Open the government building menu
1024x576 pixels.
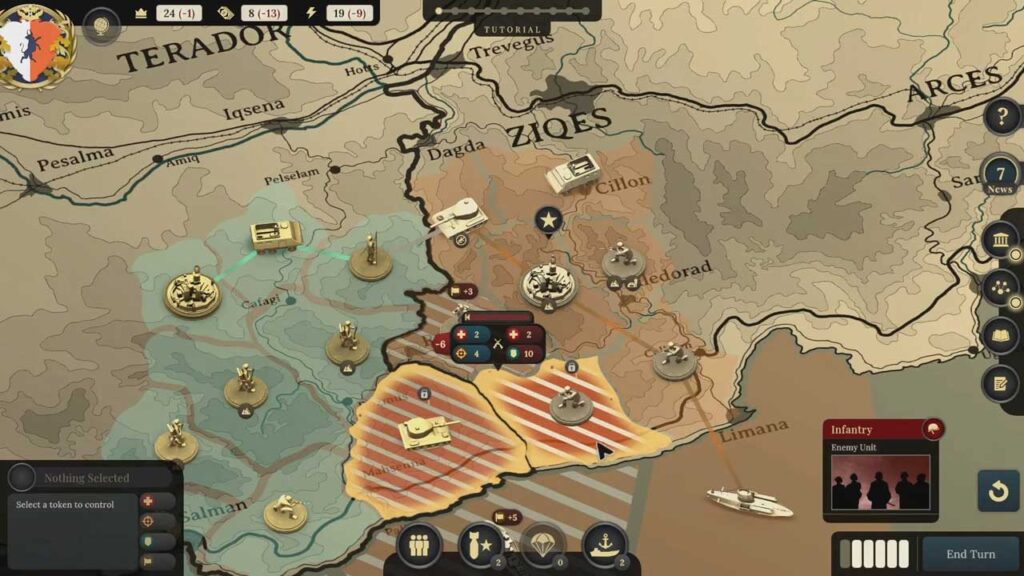[1000, 240]
